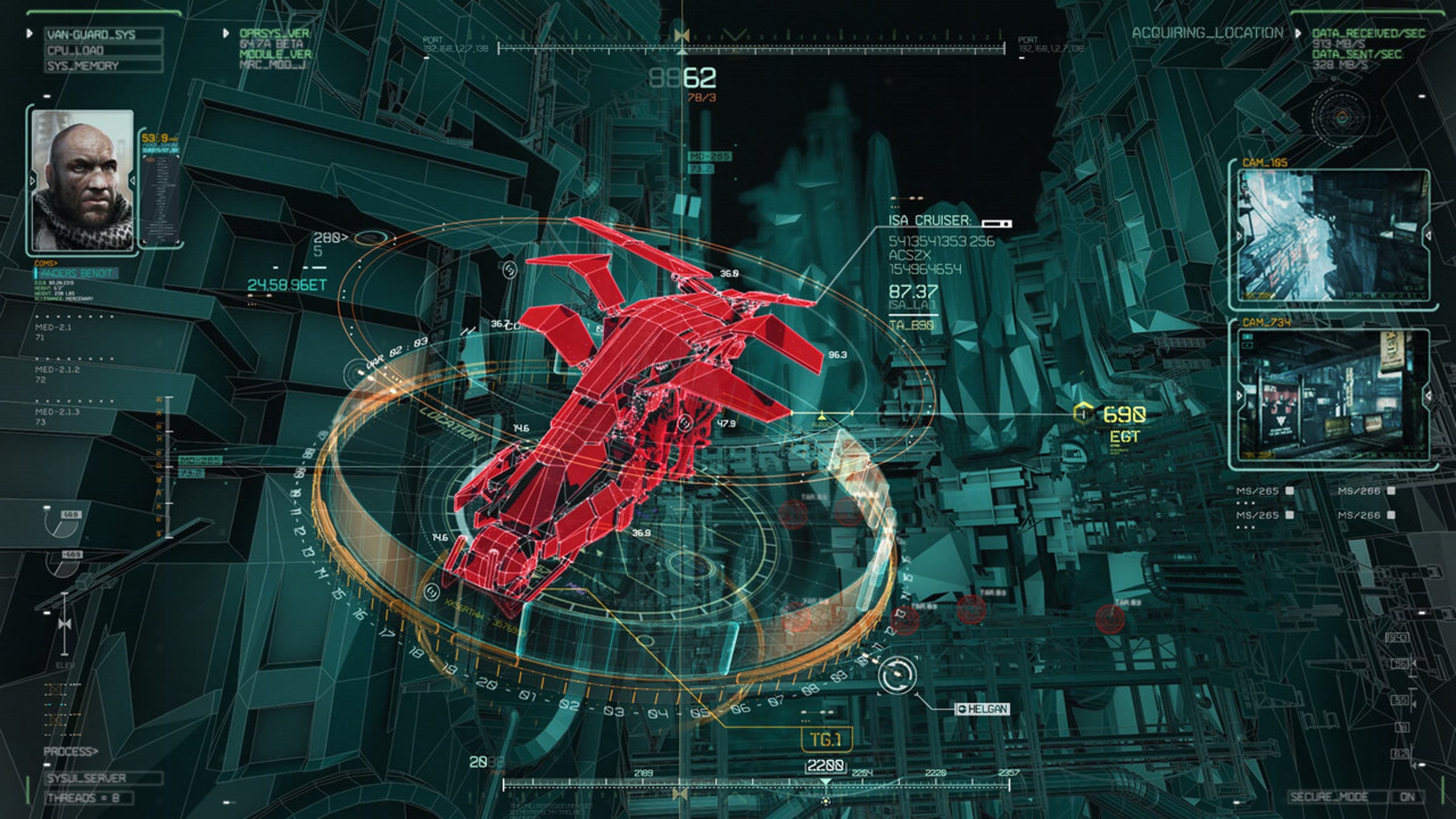Click the 2200 bottom timeline marker
The width and height of the screenshot is (1456, 819).
tap(825, 766)
